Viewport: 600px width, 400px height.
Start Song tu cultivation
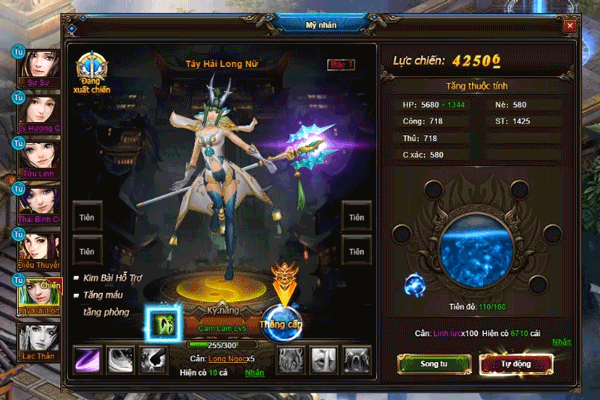[x=427, y=366]
